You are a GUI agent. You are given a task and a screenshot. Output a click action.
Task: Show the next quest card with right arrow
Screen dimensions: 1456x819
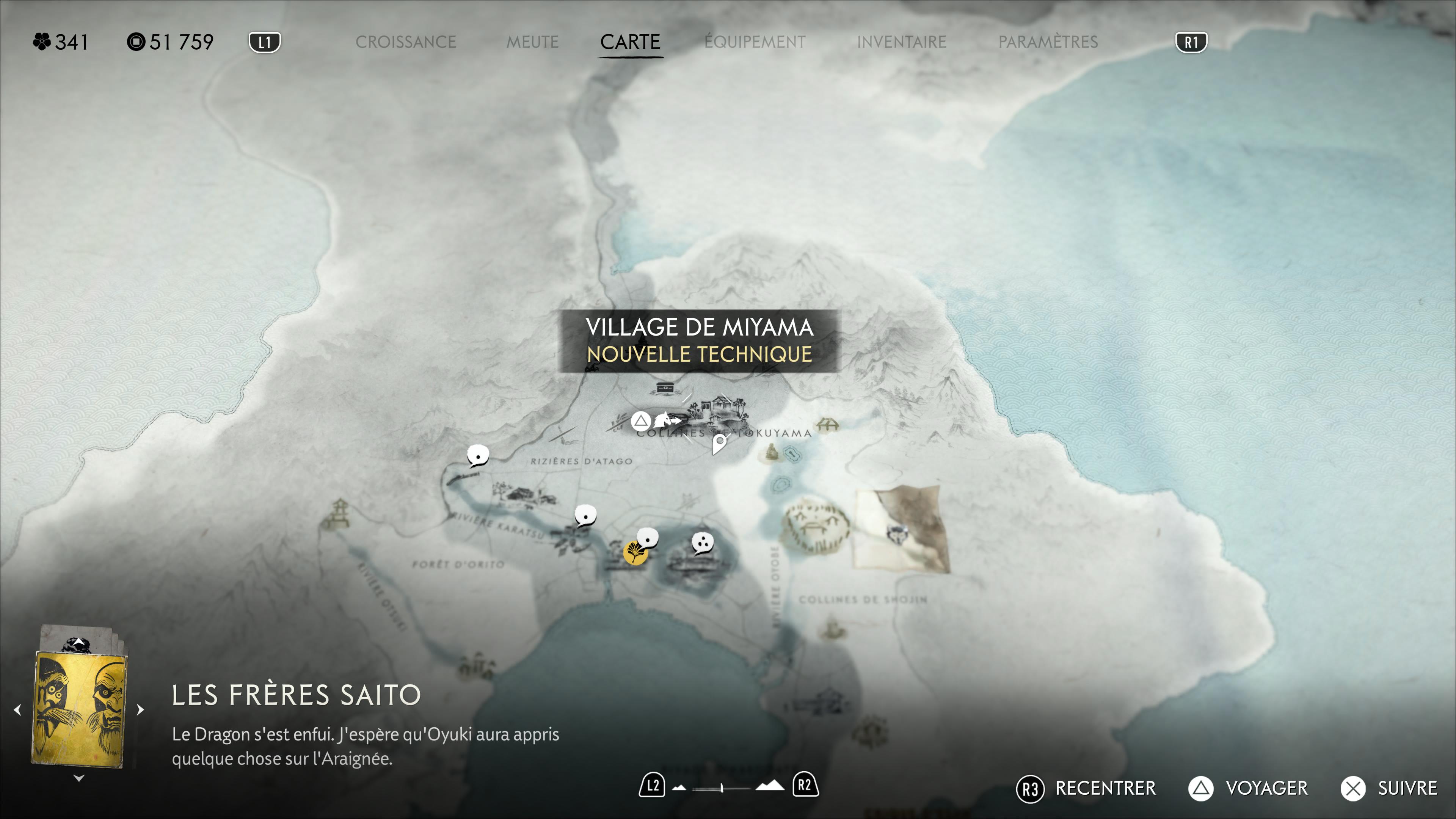[141, 709]
